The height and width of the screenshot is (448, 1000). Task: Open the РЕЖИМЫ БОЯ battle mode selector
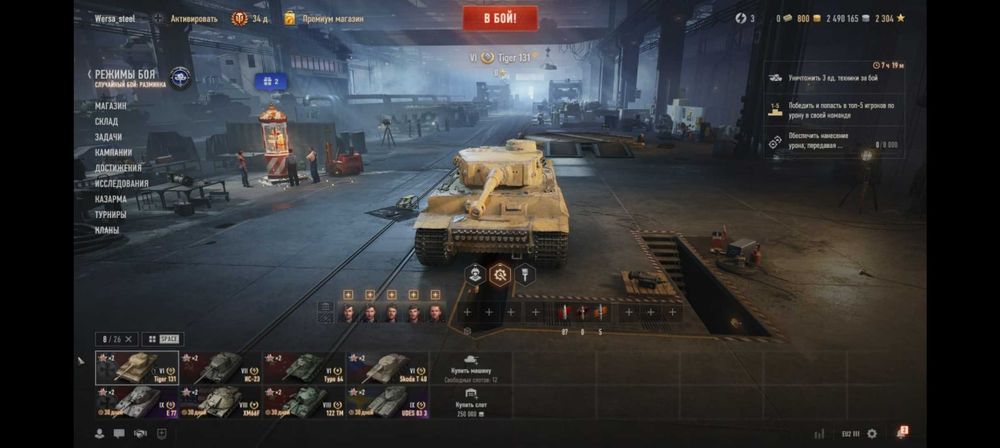click(125, 75)
